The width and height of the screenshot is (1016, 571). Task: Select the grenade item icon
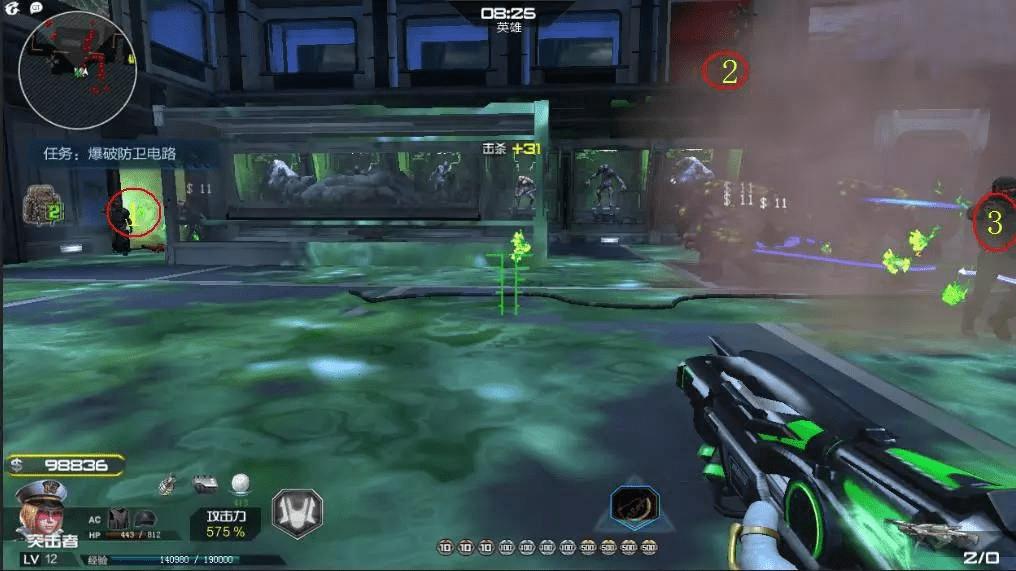tap(168, 485)
